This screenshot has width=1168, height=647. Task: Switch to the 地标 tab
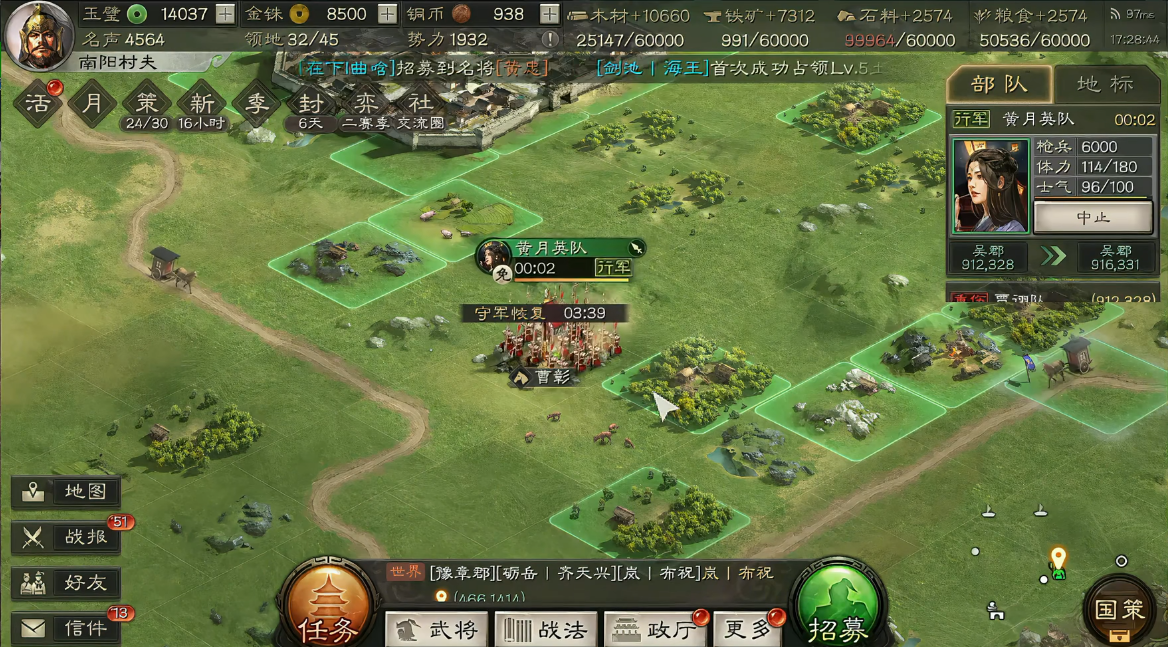(1105, 84)
